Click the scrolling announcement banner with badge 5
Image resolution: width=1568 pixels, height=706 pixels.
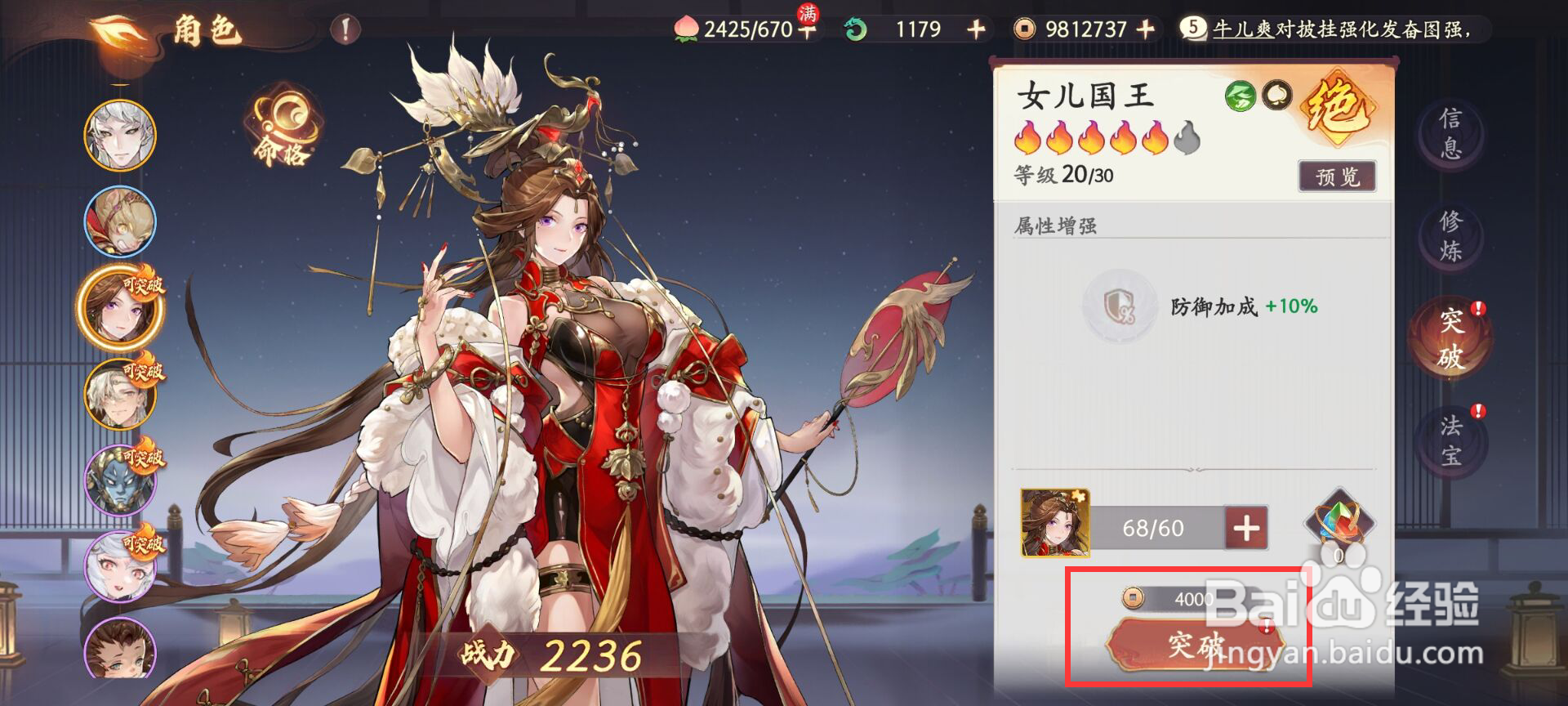[x=1323, y=29]
